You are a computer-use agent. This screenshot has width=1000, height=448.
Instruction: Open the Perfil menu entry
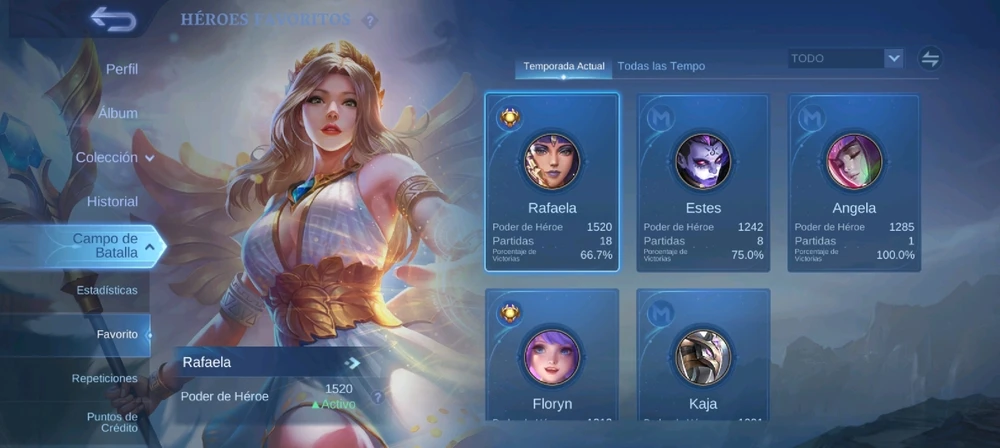pyautogui.click(x=121, y=69)
